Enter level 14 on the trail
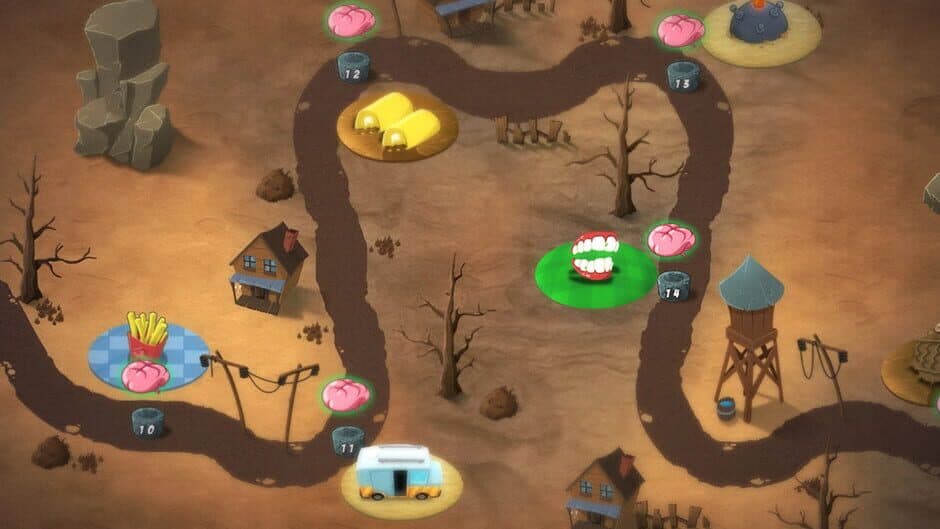Screen dimensions: 940x529 (673, 285)
